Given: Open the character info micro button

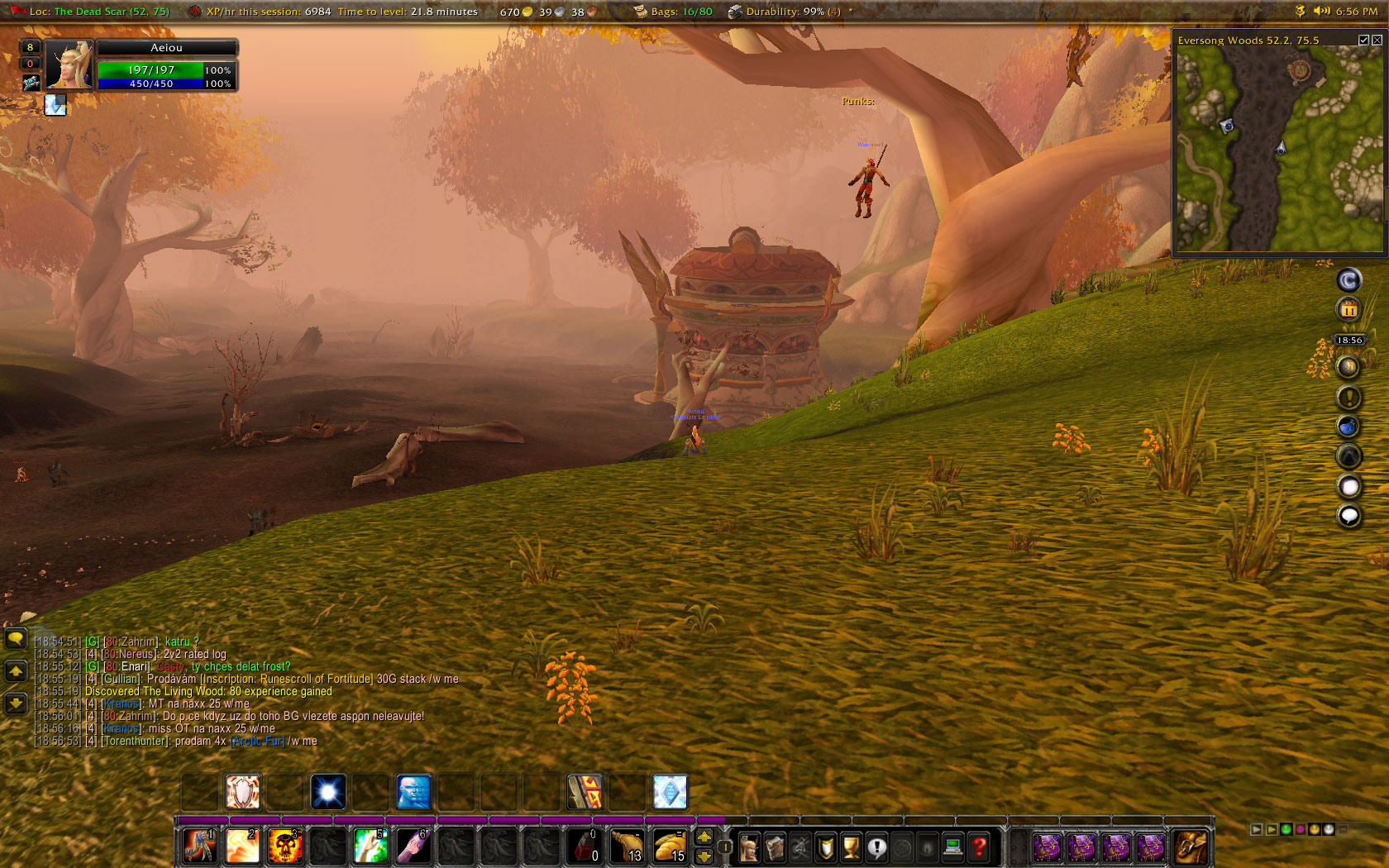Looking at the screenshot, I should (749, 847).
